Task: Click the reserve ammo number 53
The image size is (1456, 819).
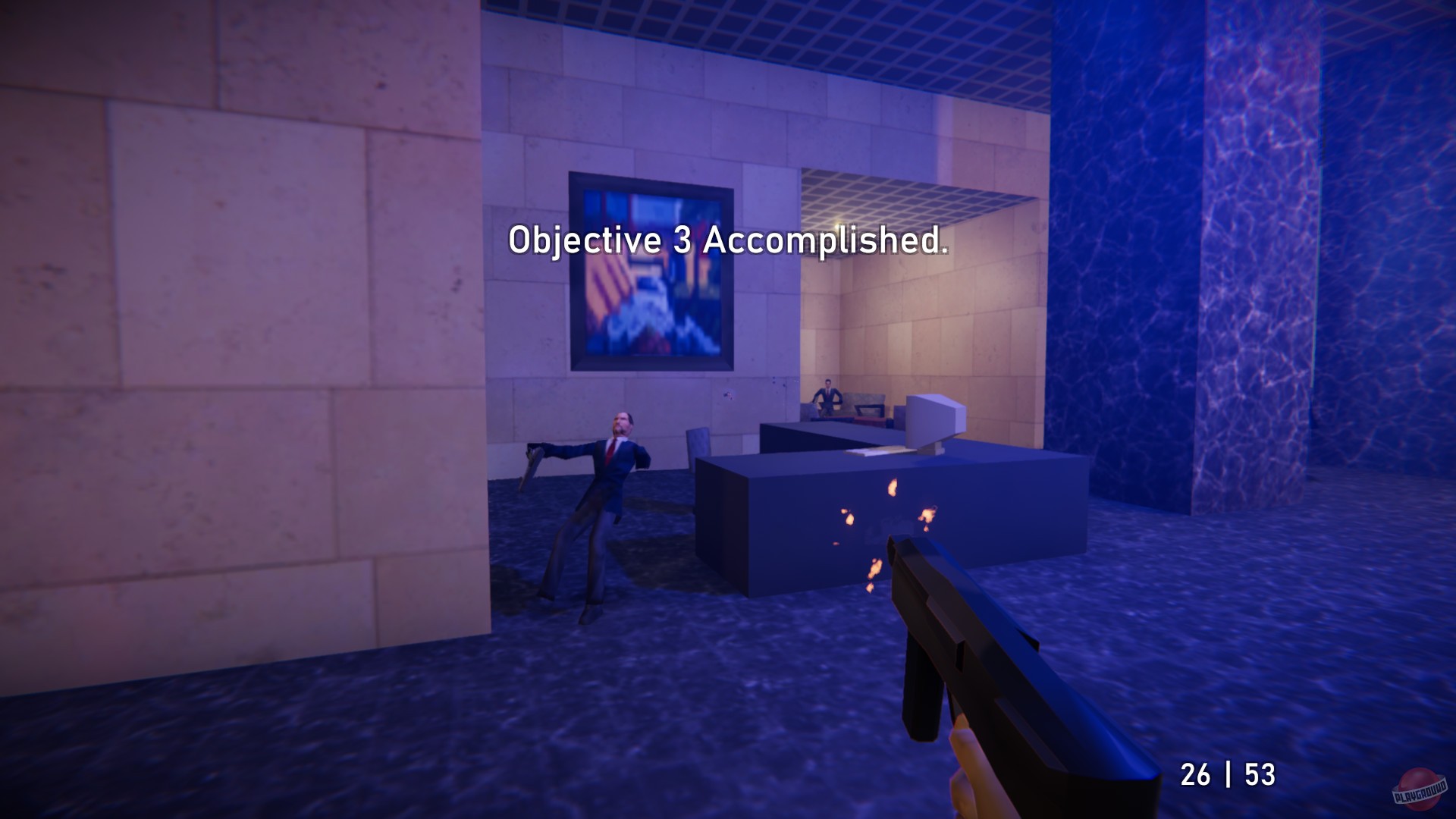Action: 1260,773
